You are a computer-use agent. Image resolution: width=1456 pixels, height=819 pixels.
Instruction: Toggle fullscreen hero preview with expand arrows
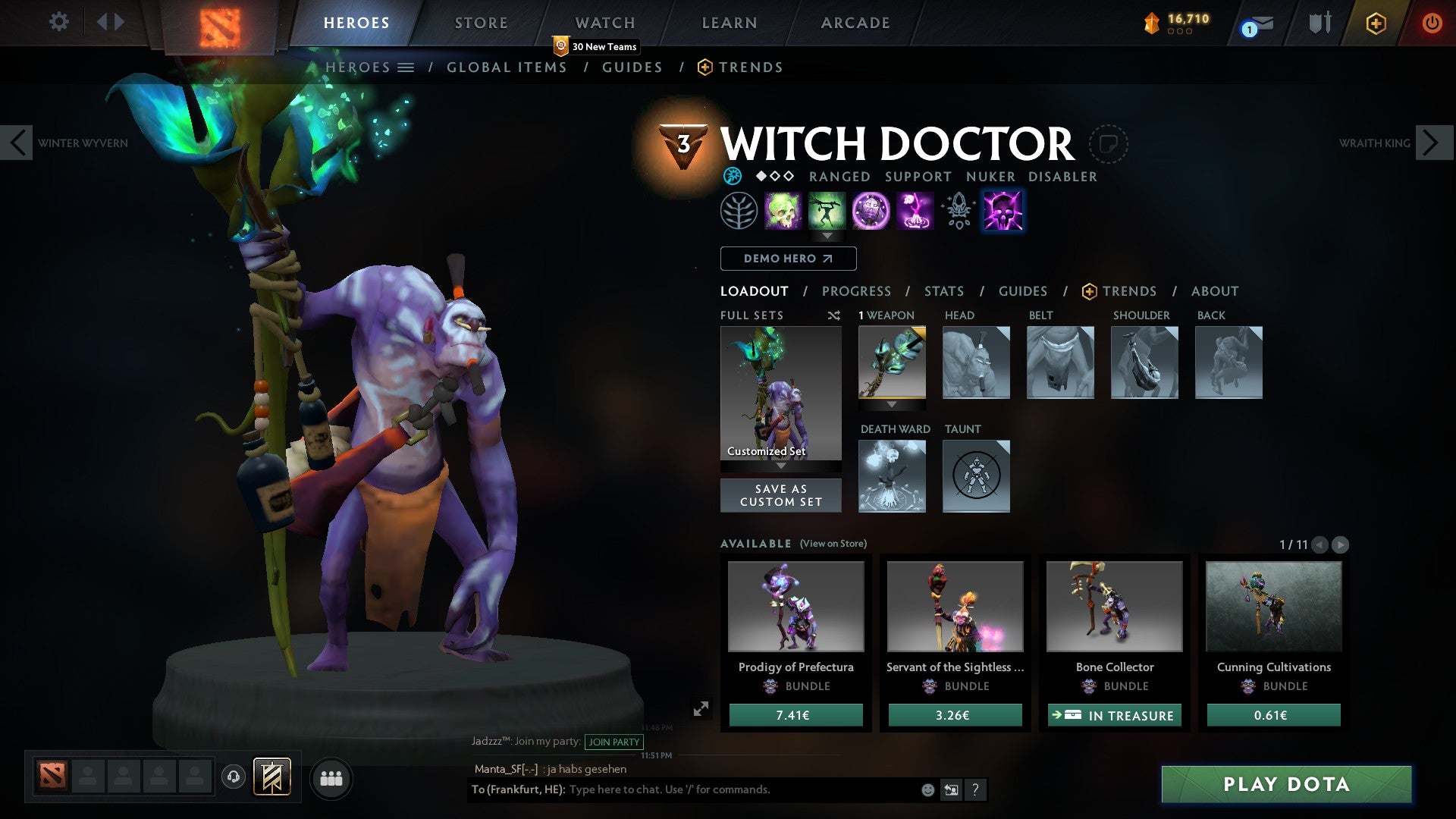point(701,710)
